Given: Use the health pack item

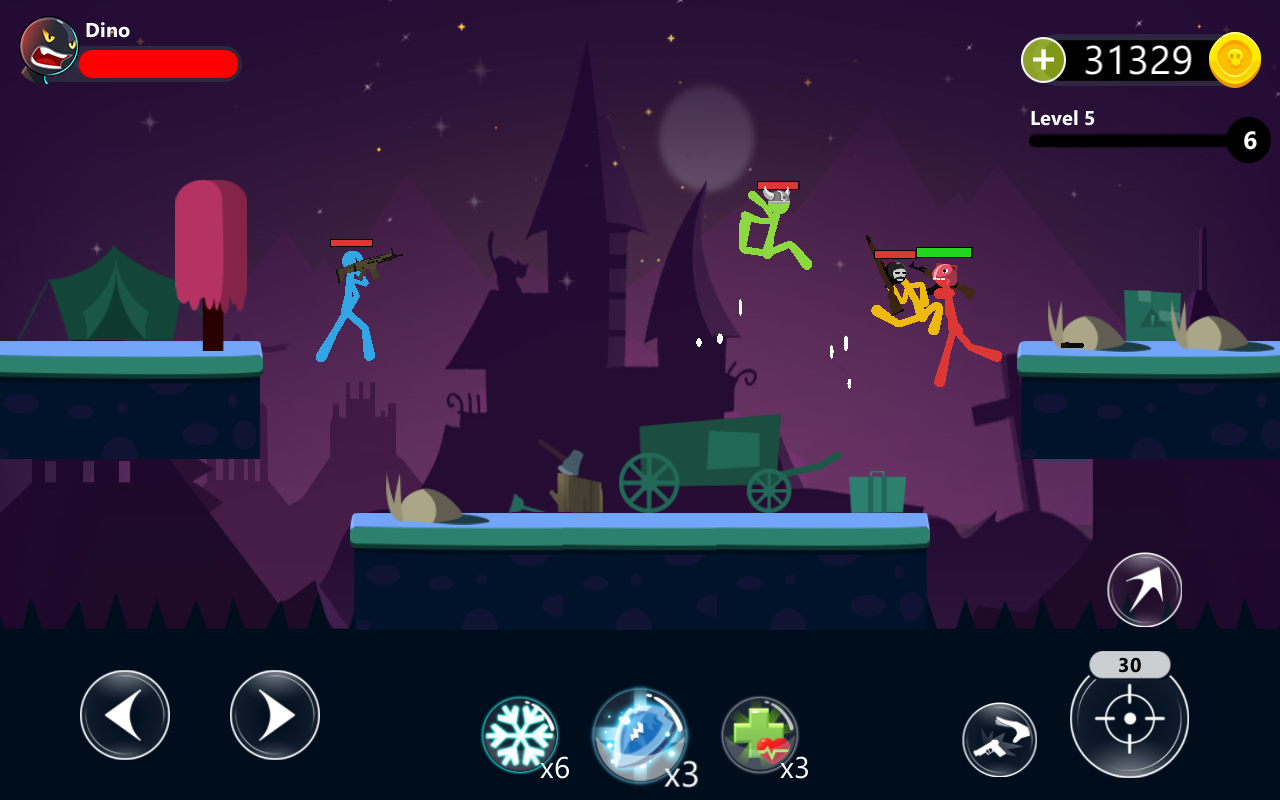Looking at the screenshot, I should point(760,731).
